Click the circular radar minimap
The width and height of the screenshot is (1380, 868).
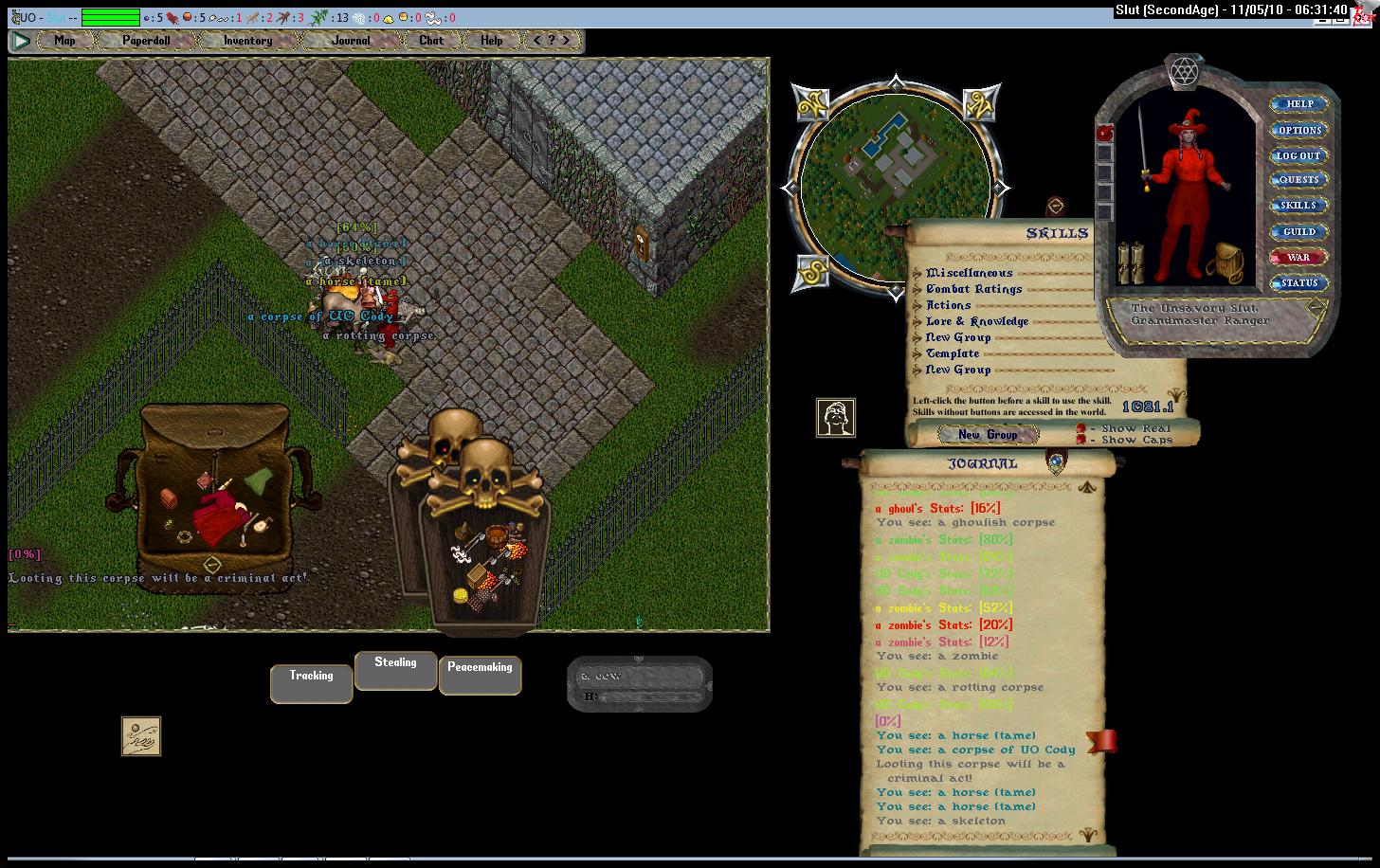[895, 188]
